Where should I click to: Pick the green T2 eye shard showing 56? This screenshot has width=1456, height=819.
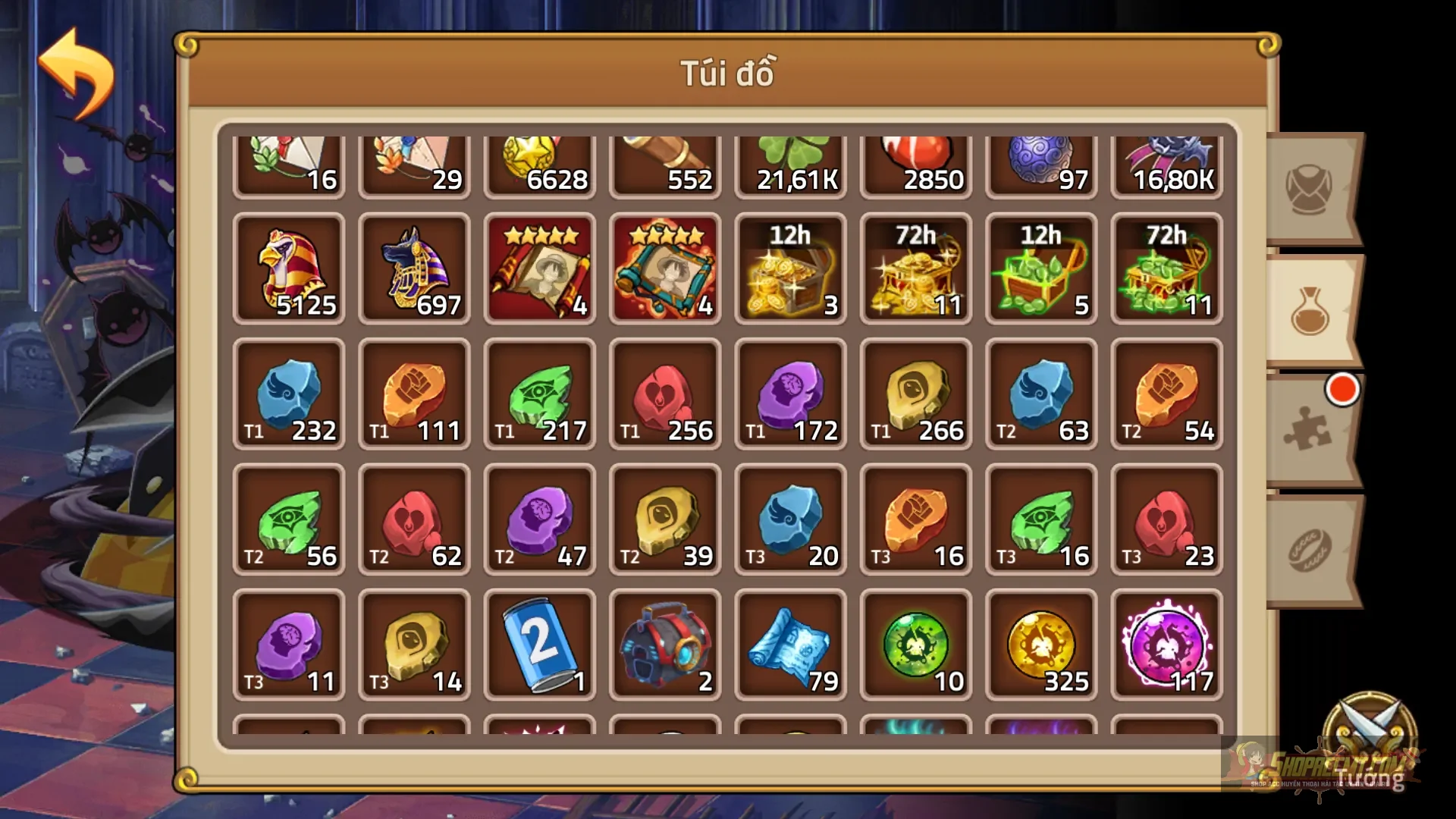coord(289,519)
